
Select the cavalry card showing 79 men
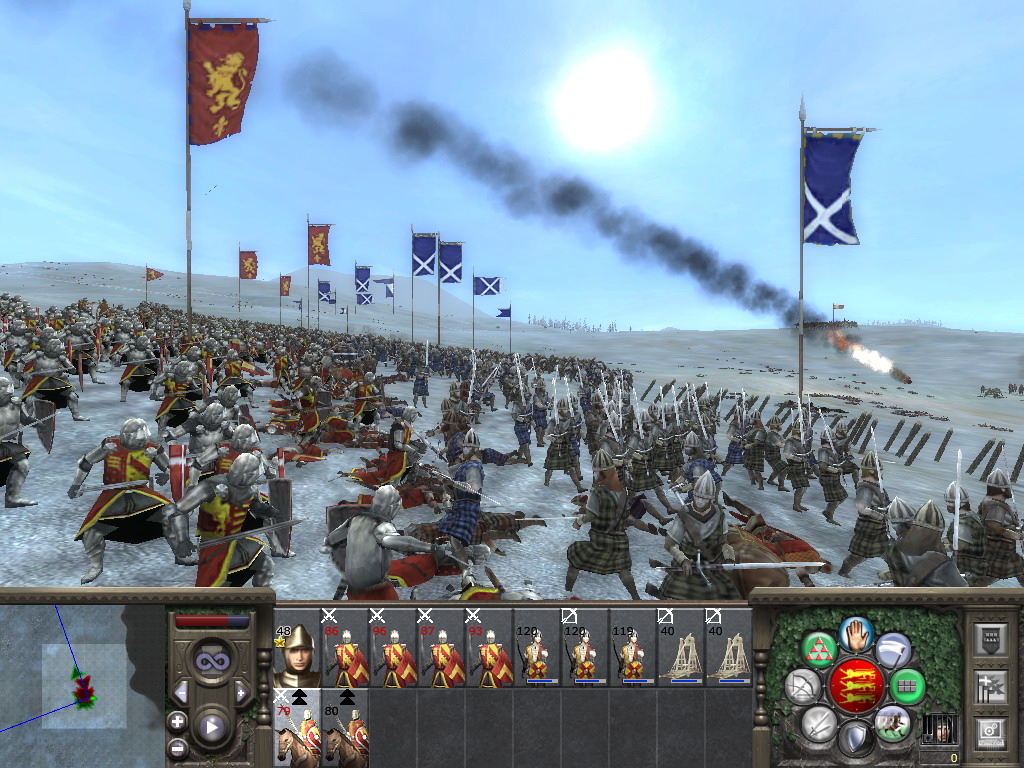(x=296, y=729)
